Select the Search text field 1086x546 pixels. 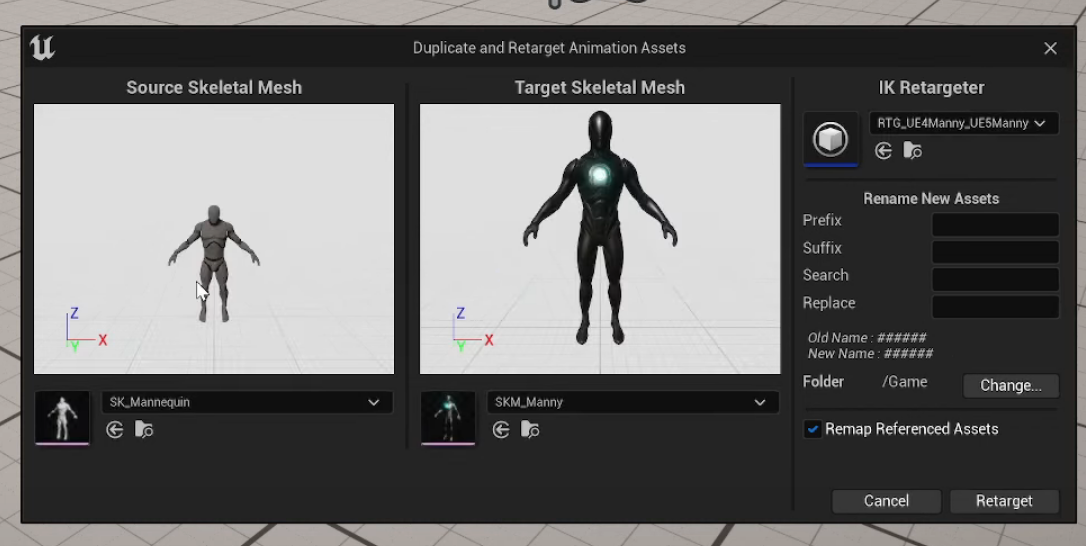[995, 279]
